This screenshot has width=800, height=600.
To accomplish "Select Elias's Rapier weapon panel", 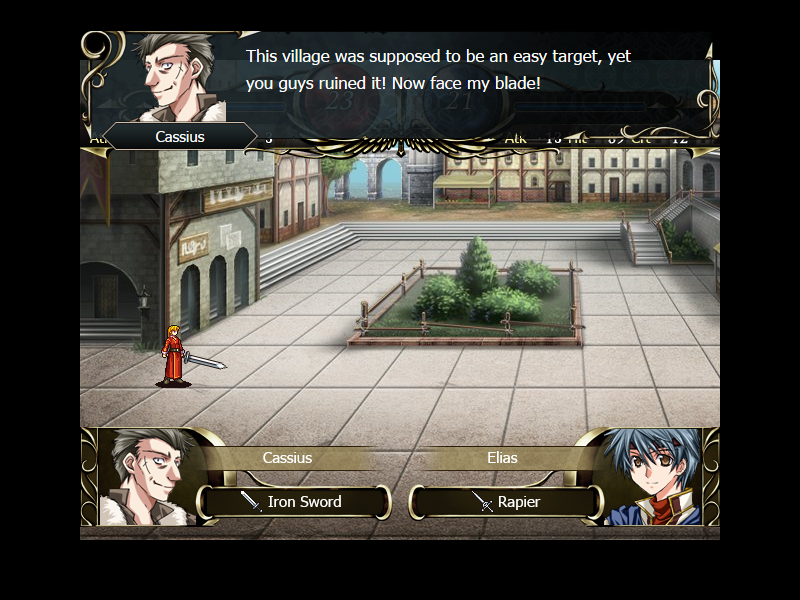I will [507, 502].
